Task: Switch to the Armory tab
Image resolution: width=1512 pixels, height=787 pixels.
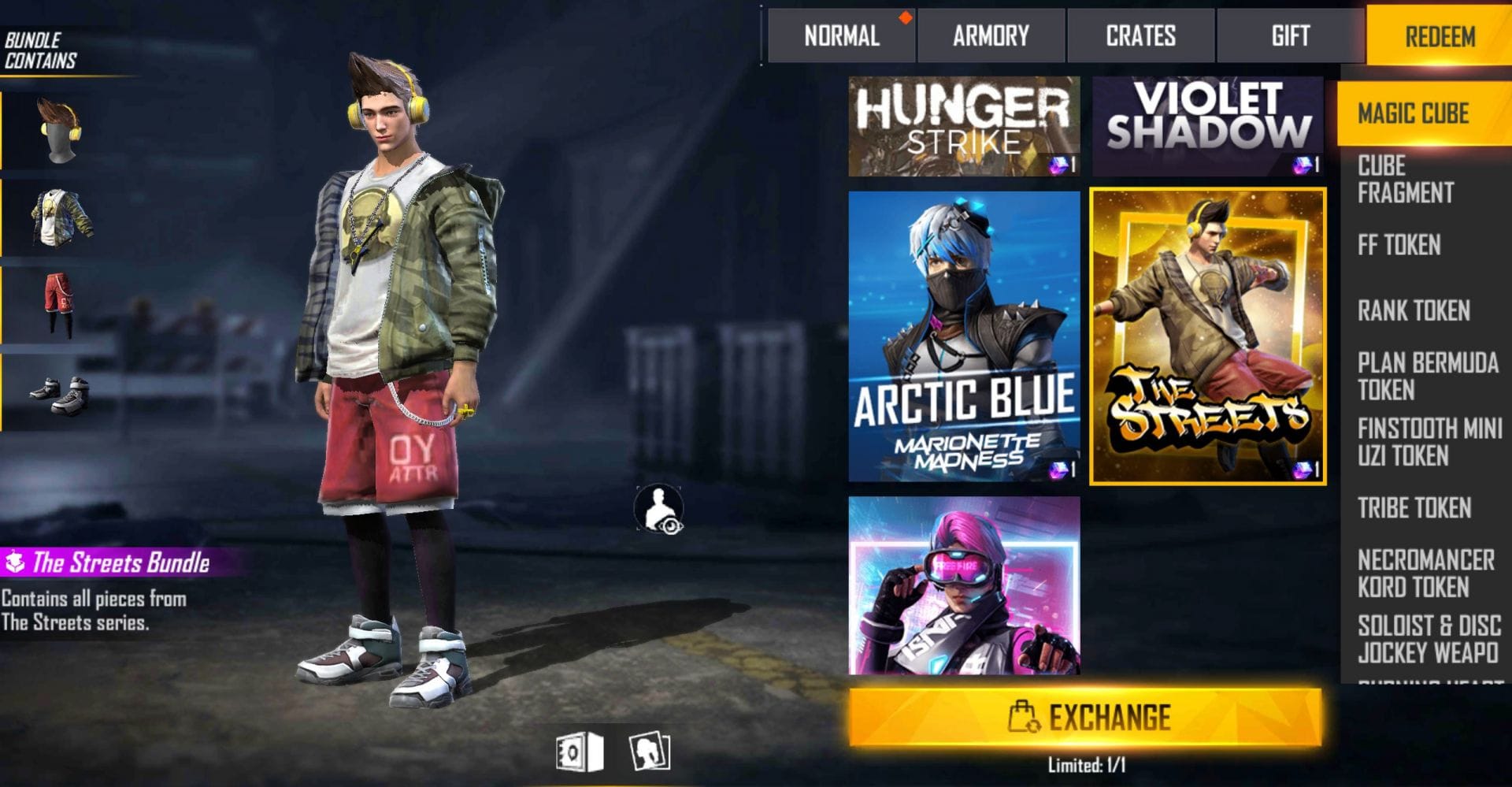Action: point(990,35)
